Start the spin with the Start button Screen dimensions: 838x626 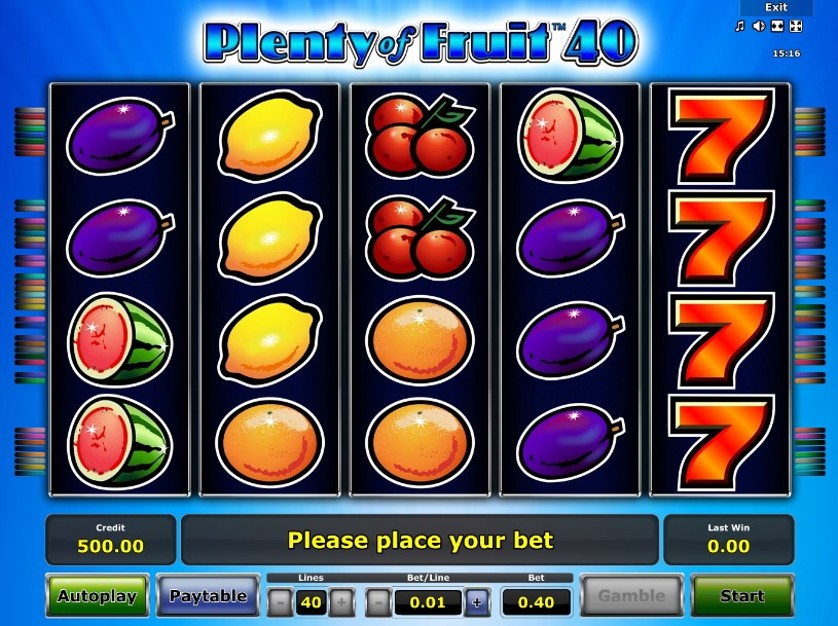pyautogui.click(x=741, y=596)
